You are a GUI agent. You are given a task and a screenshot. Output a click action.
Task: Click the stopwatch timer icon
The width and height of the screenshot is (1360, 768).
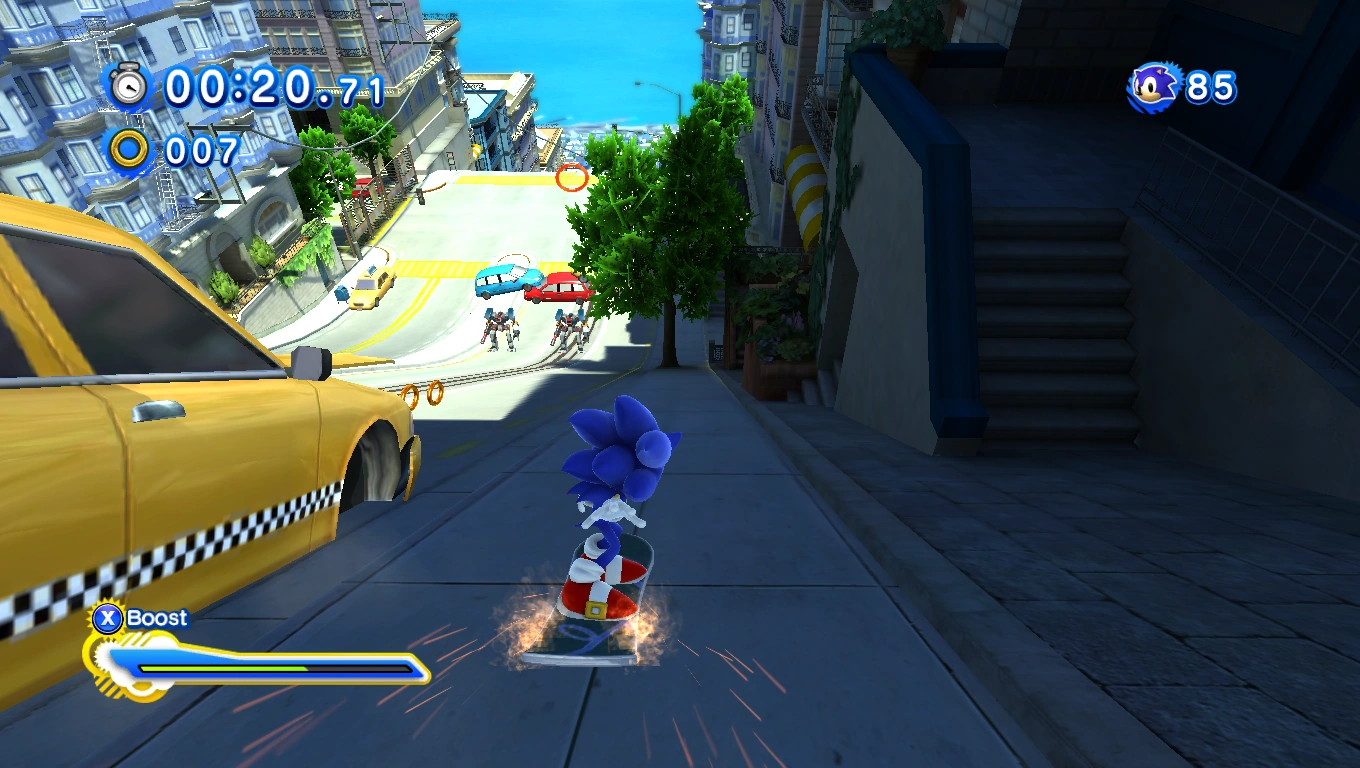point(128,87)
